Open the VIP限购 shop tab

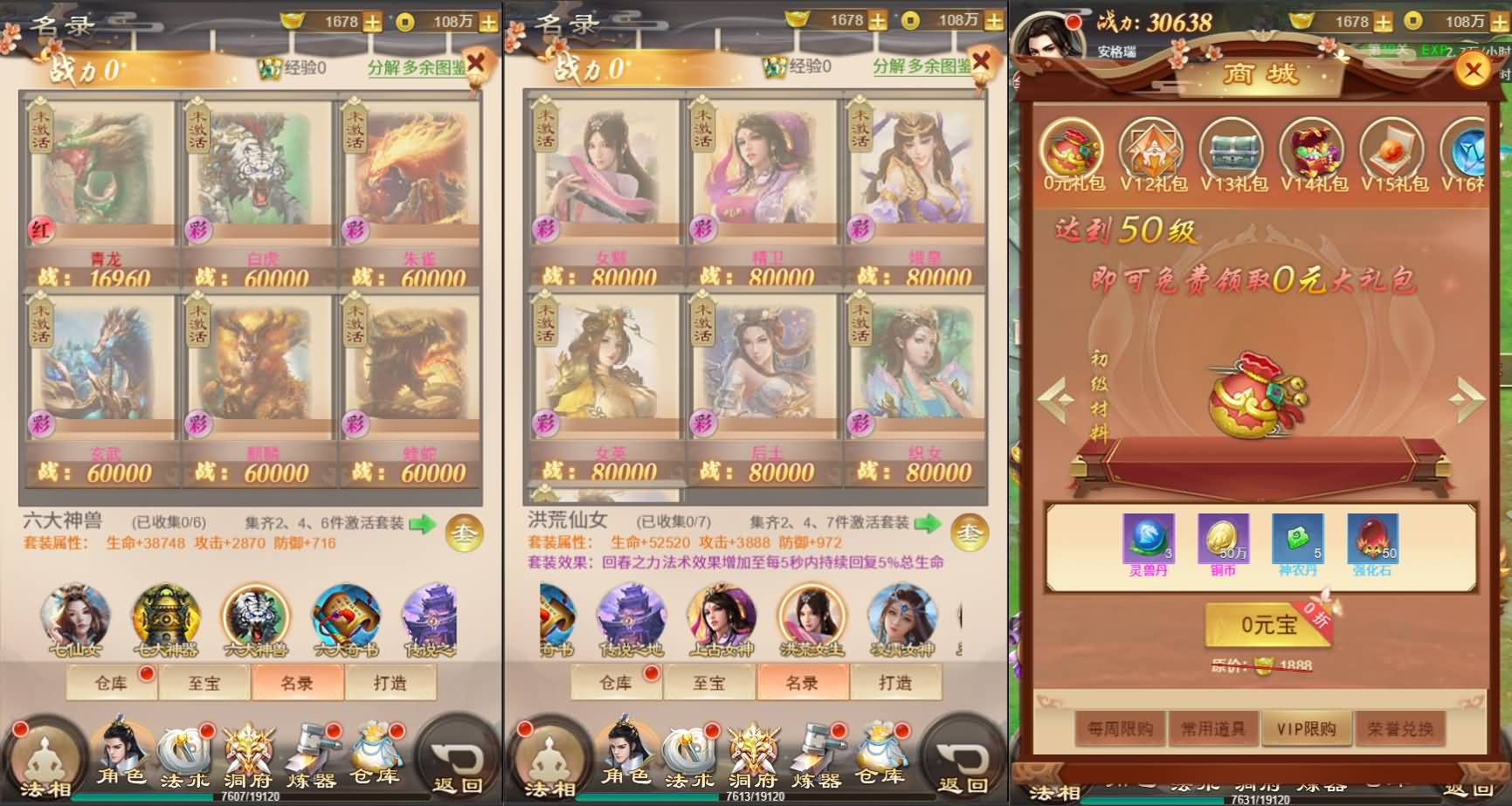(1306, 728)
